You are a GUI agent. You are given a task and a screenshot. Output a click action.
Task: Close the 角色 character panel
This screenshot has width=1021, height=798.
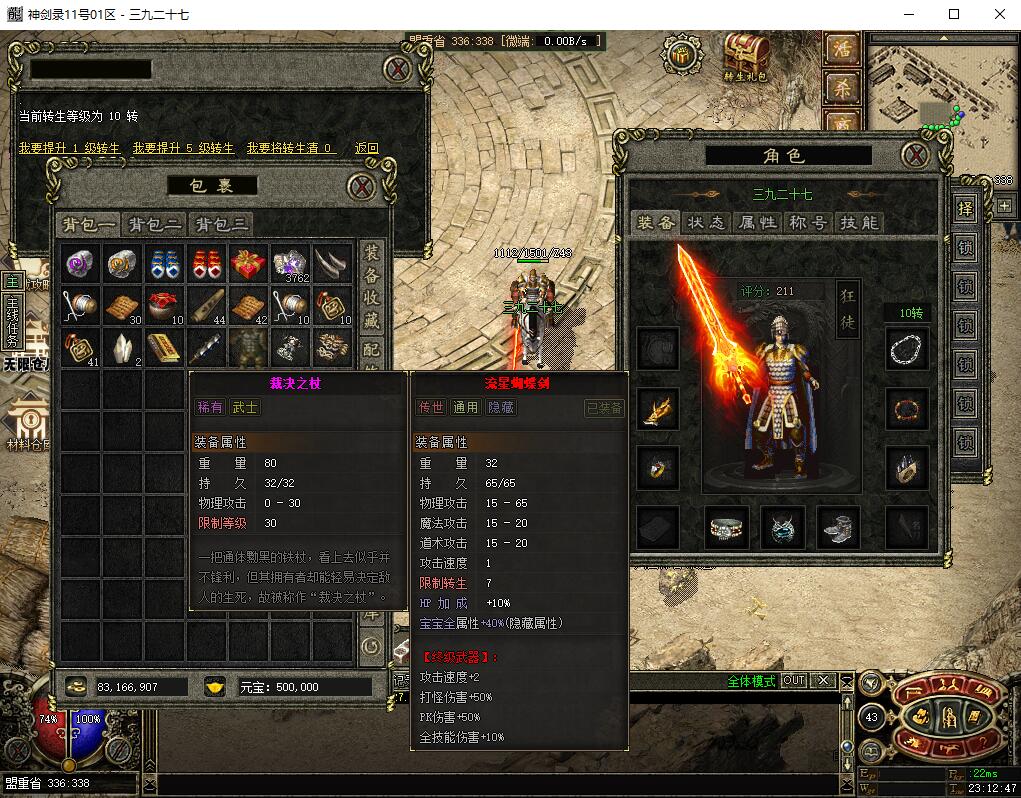click(x=914, y=155)
